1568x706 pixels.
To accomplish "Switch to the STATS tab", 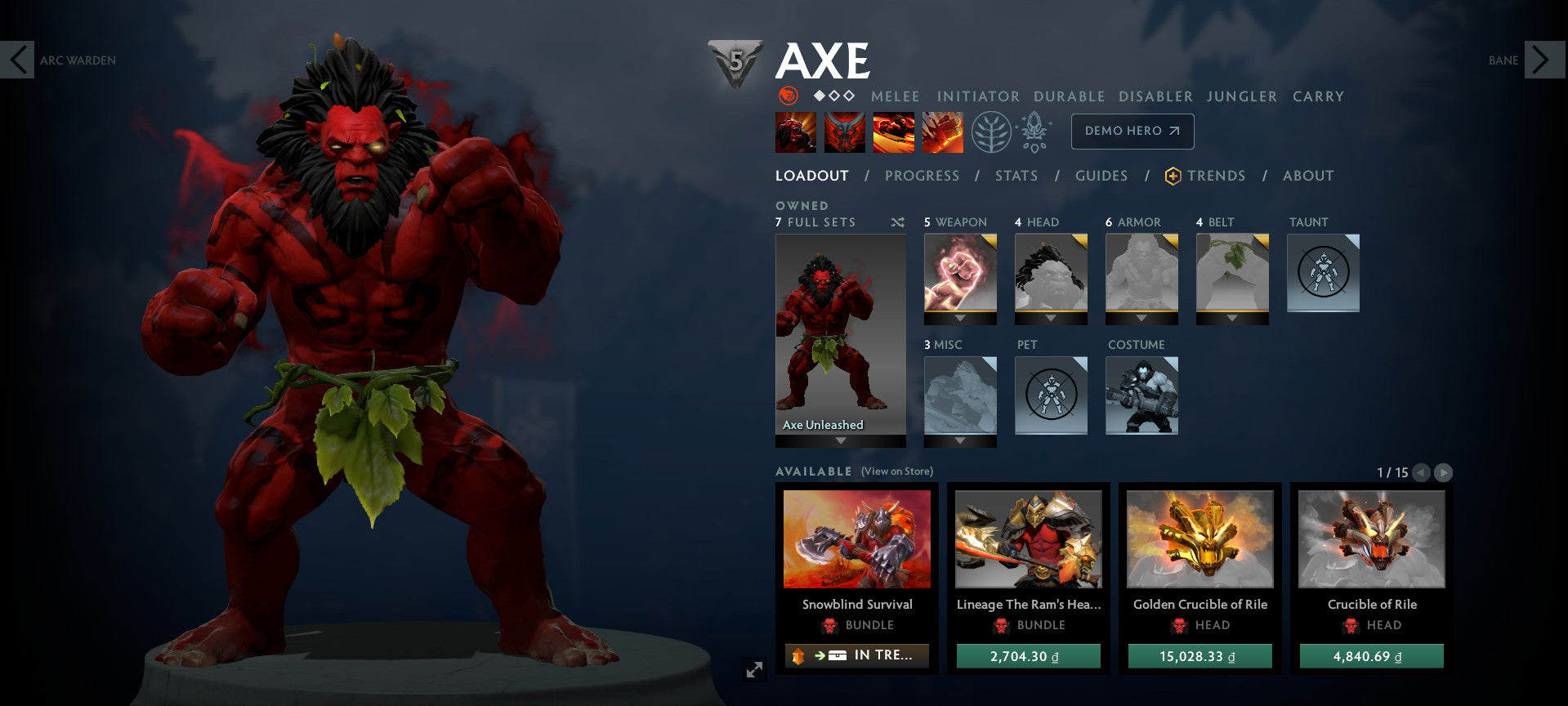I will coord(1016,175).
